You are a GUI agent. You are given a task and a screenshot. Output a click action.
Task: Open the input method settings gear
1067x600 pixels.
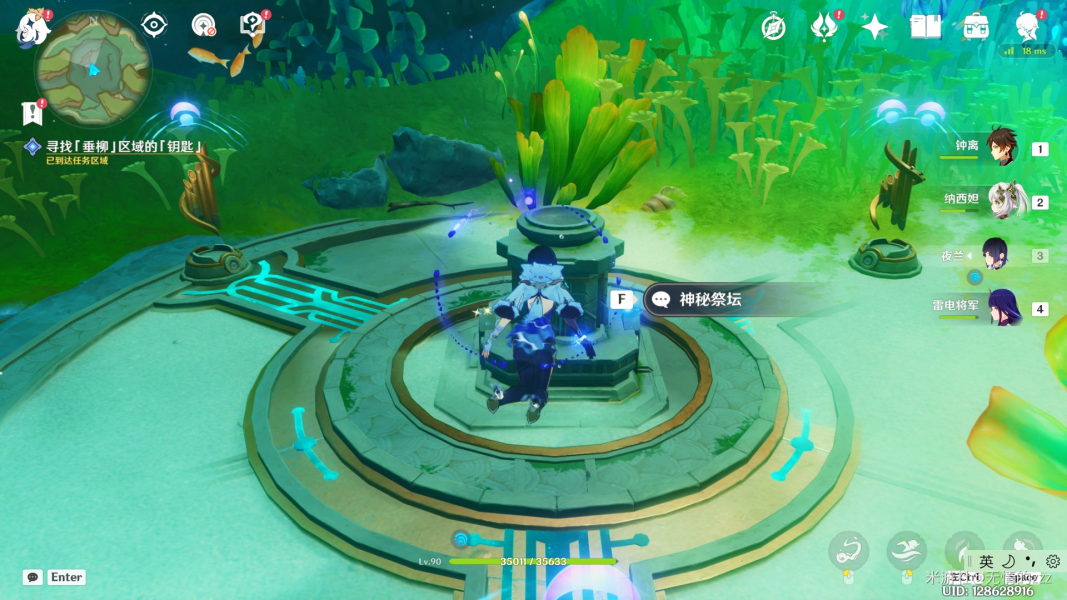tap(1052, 562)
